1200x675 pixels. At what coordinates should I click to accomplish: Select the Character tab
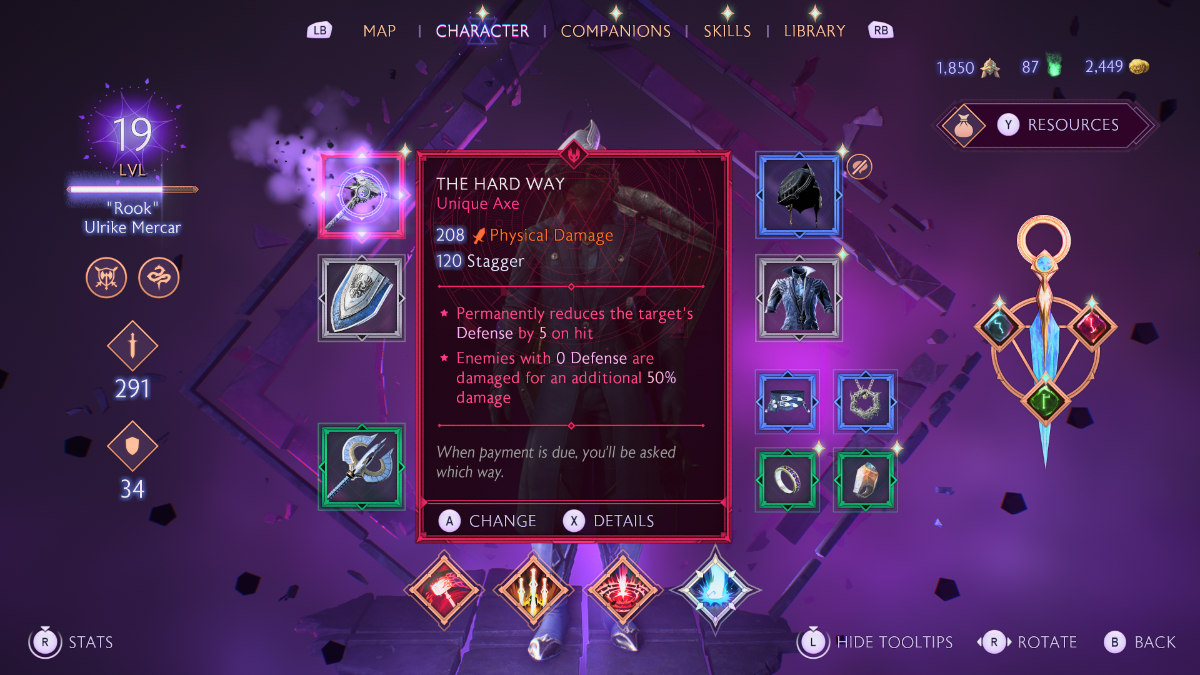pos(482,31)
